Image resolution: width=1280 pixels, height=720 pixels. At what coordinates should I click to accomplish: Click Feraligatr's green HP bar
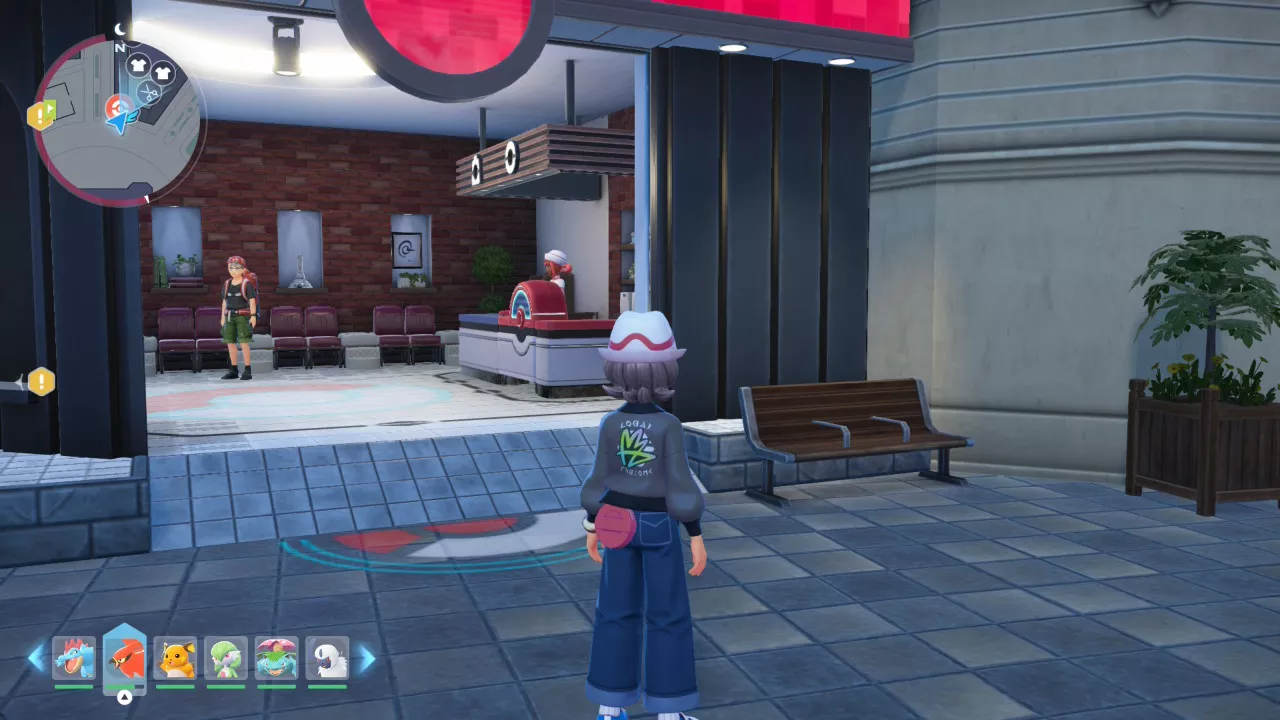(x=74, y=686)
